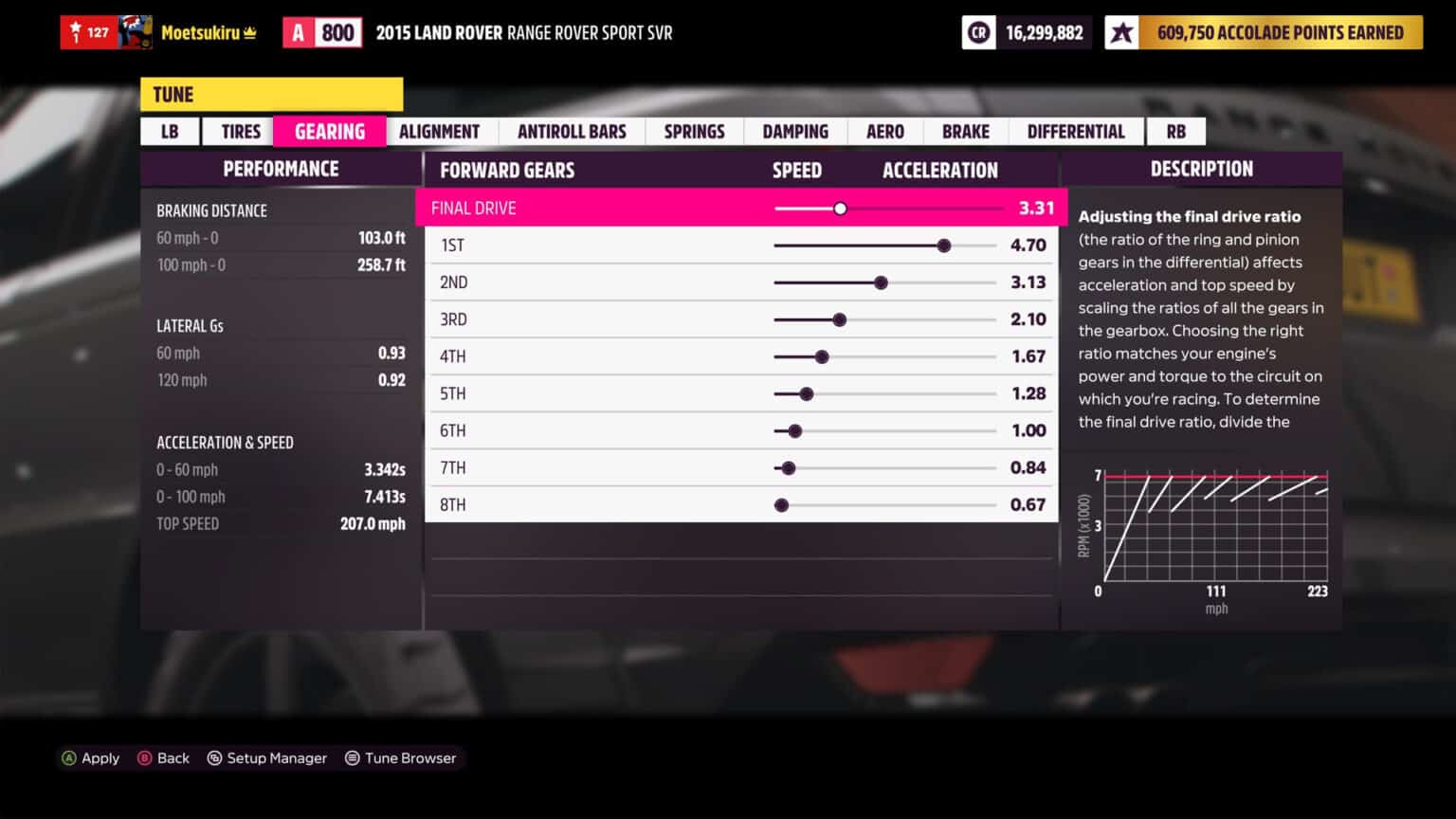
Task: Click the 1ST gear ratio slider handle
Action: click(x=944, y=245)
